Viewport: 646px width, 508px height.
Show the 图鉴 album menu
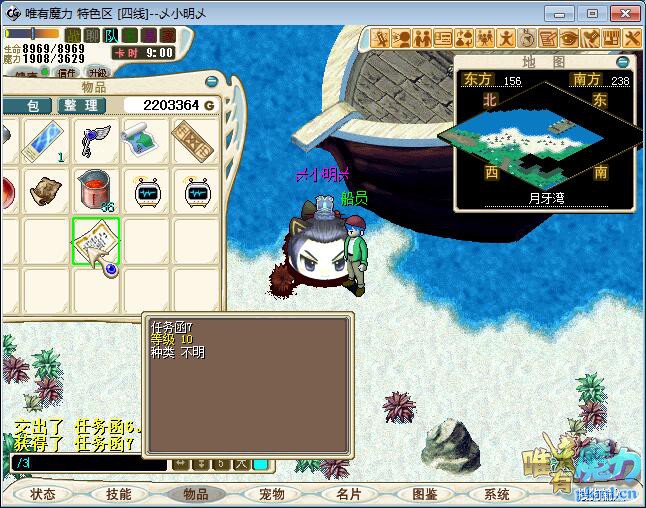(424, 494)
